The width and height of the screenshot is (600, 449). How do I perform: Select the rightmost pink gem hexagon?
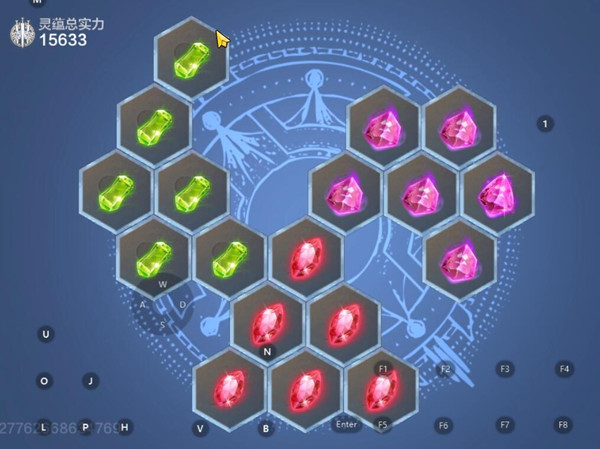[x=497, y=191]
